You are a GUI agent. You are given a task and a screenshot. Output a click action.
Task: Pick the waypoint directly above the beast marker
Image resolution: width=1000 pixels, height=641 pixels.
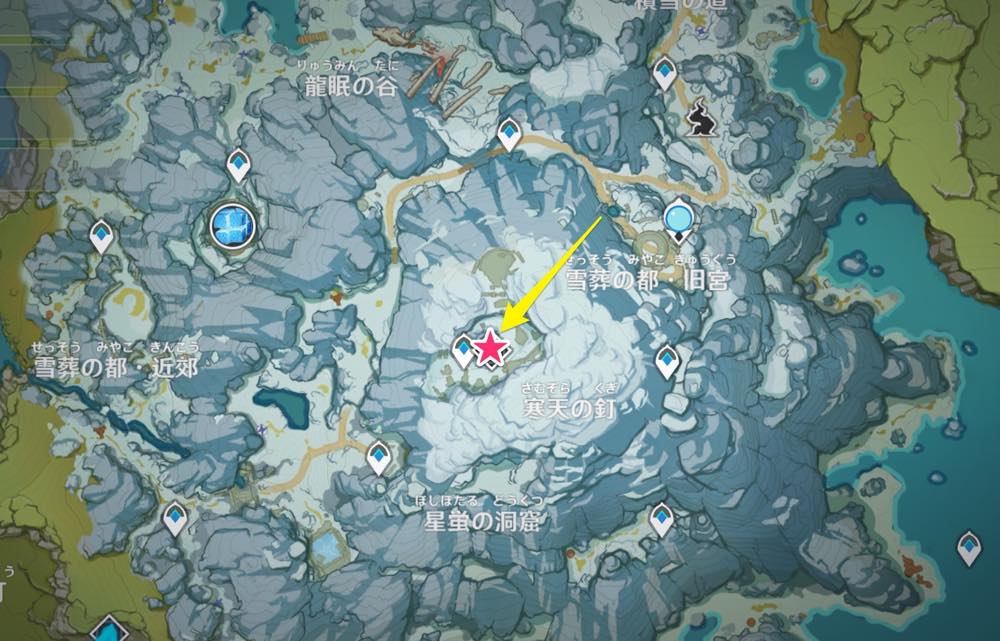point(664,72)
